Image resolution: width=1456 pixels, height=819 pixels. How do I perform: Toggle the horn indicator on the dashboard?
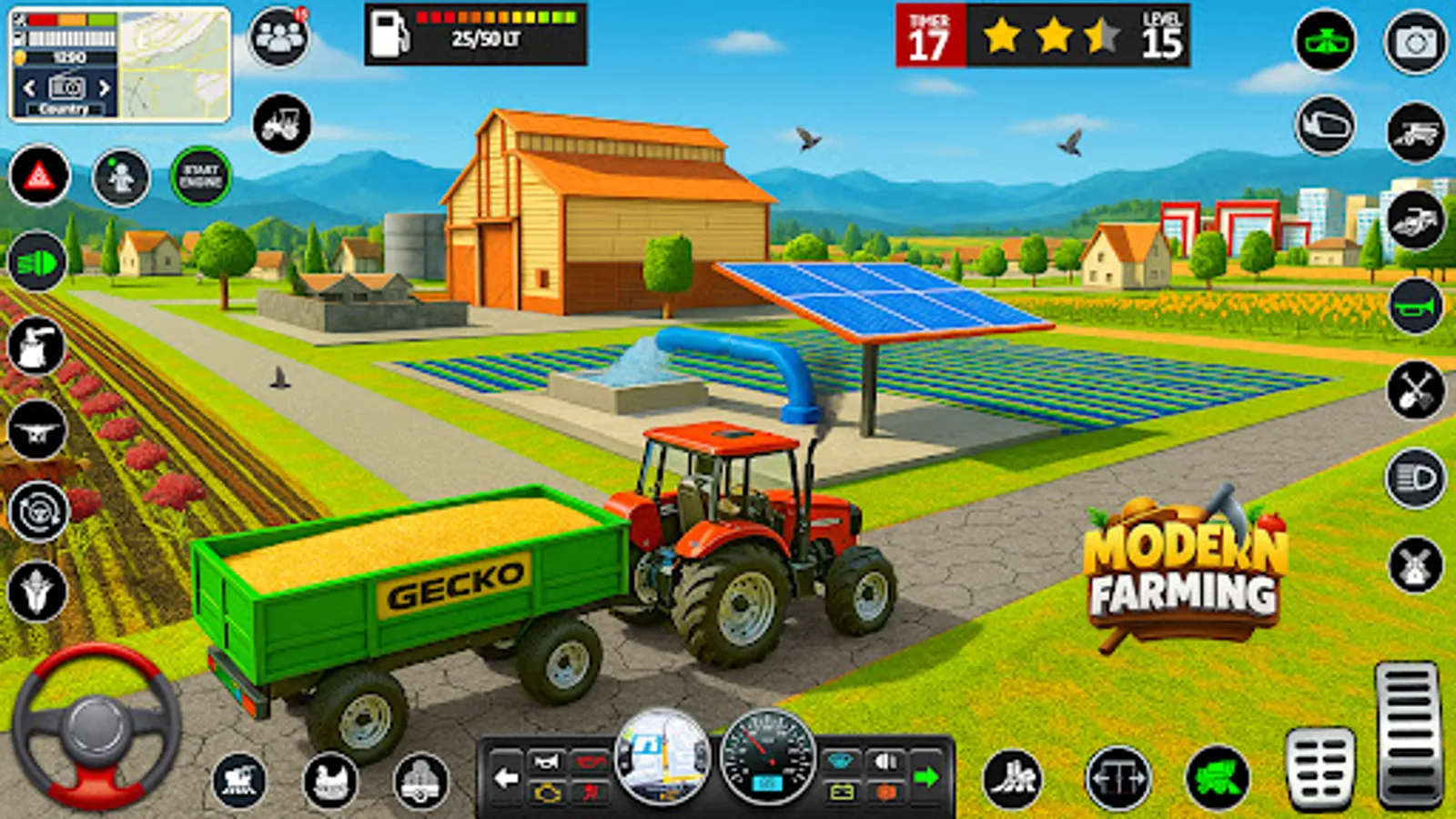pyautogui.click(x=544, y=760)
